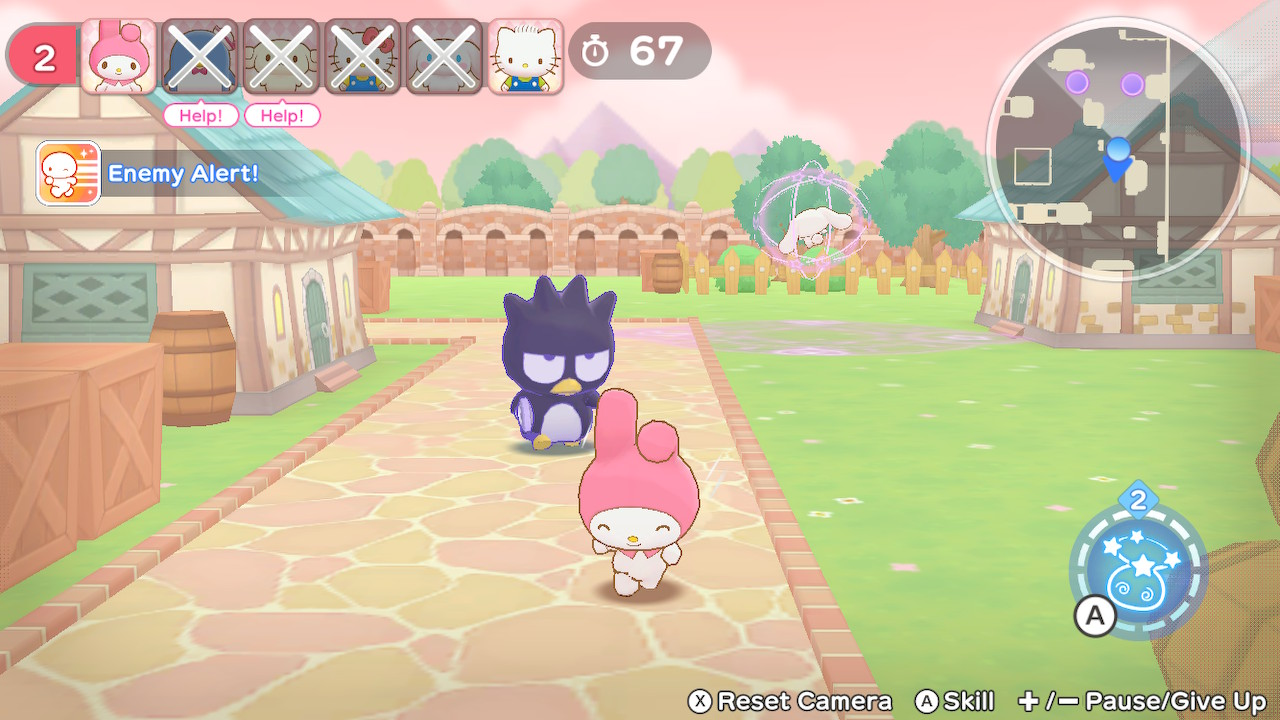The image size is (1280, 720).
Task: Click the right Help speech bubble
Action: (282, 116)
